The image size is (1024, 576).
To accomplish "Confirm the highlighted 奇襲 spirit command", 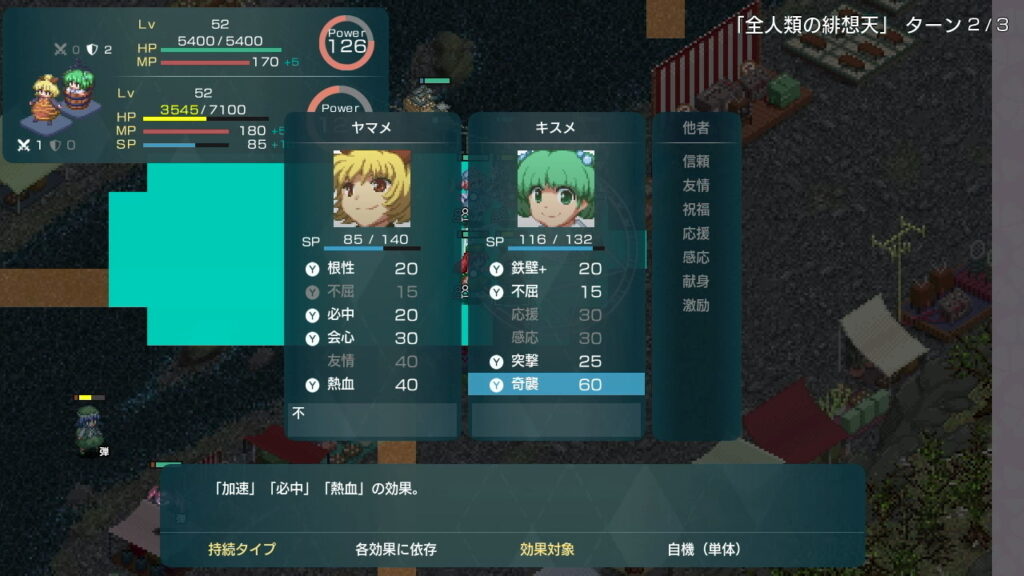I will [x=555, y=384].
